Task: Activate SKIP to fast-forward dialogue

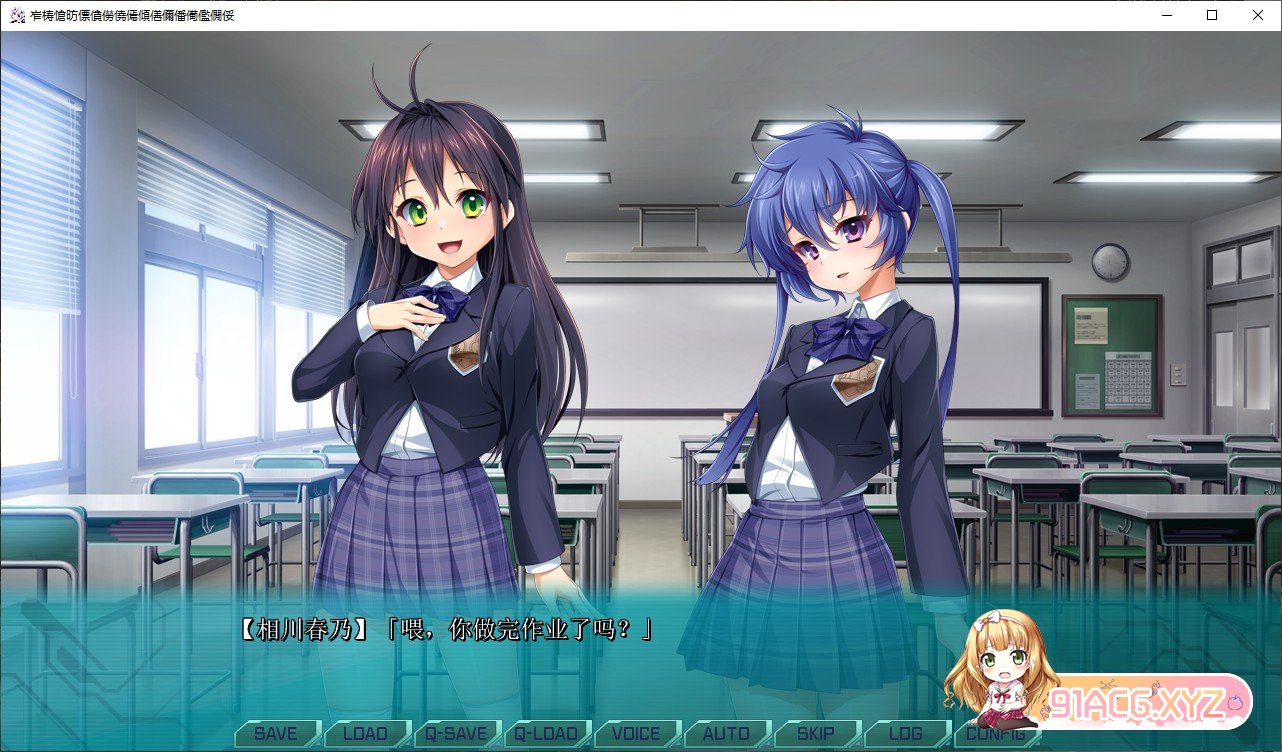Action: [816, 734]
